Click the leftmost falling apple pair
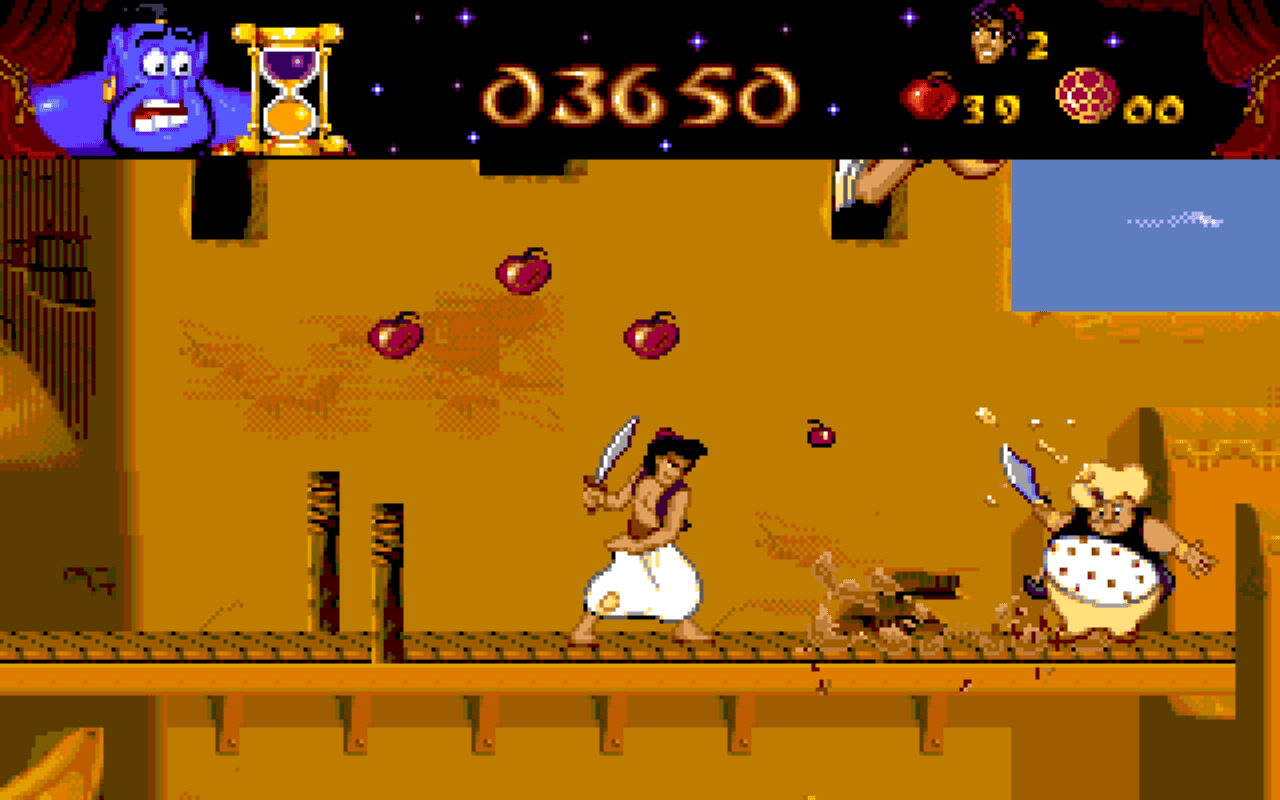 [x=395, y=335]
